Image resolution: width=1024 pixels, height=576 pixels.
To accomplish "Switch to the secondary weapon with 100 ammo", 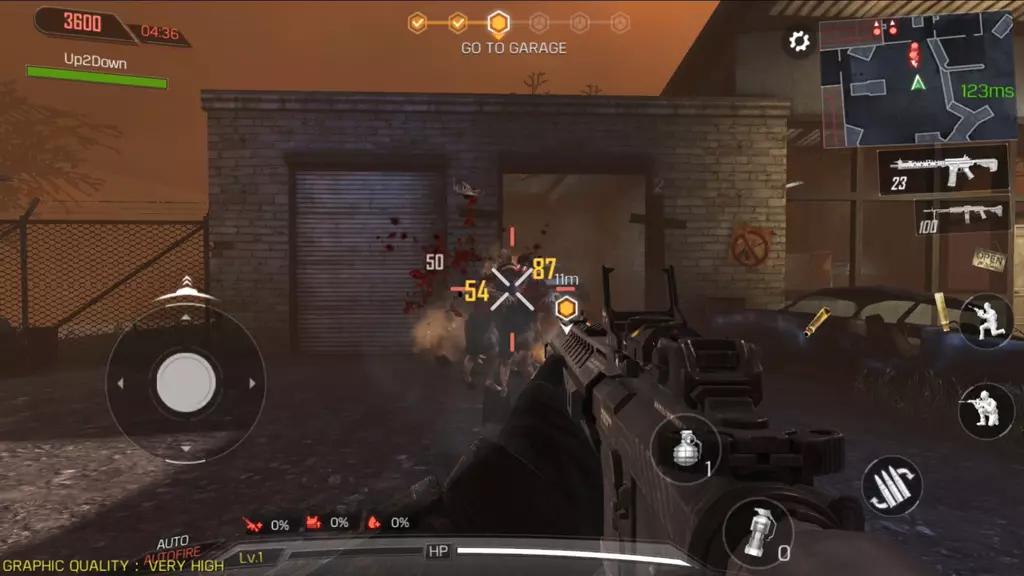I will point(960,214).
